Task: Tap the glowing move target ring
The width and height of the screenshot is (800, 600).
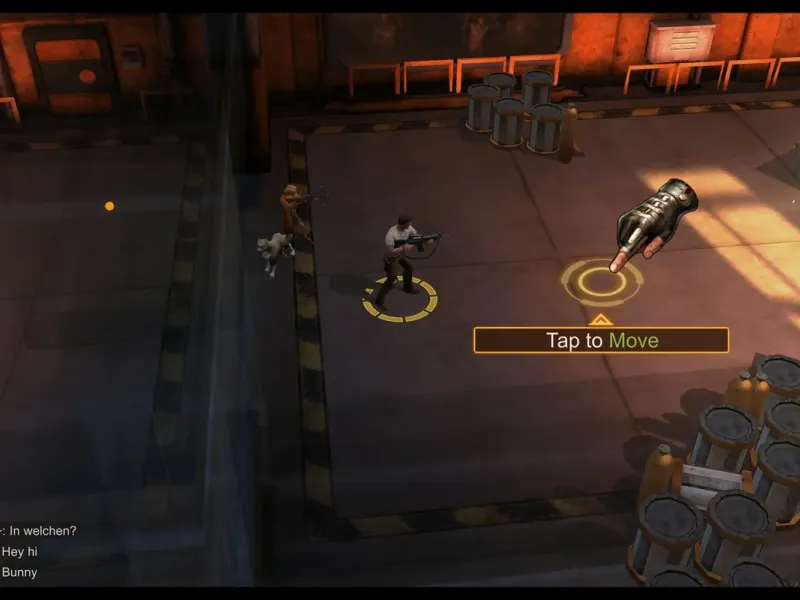Action: (x=600, y=282)
